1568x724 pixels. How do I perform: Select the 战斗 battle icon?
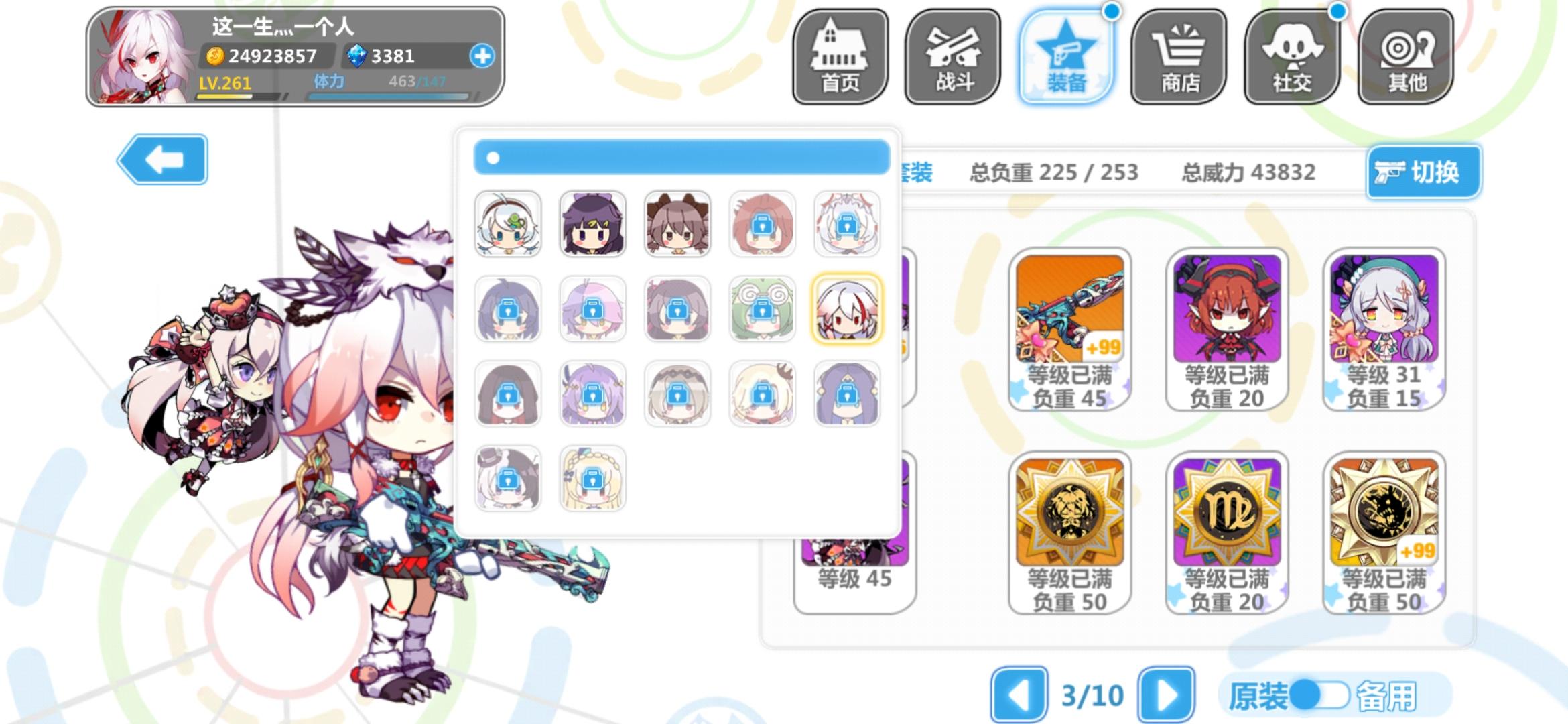click(x=952, y=57)
